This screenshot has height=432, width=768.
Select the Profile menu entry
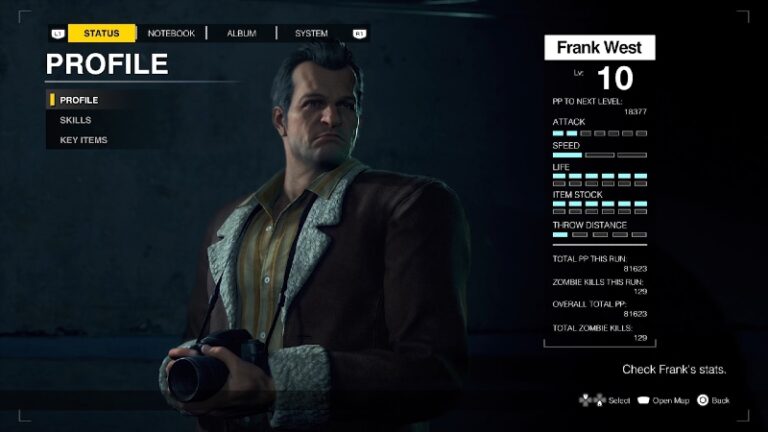coord(79,100)
